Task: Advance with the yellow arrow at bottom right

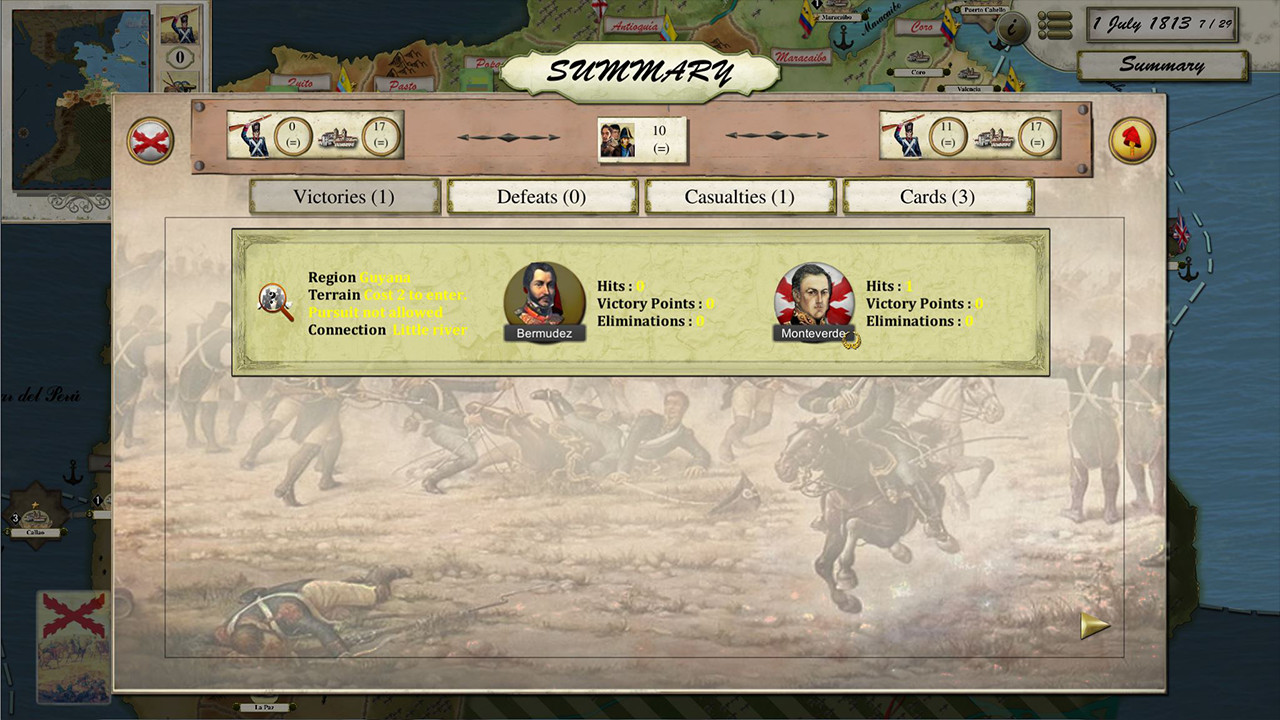Action: click(1094, 625)
